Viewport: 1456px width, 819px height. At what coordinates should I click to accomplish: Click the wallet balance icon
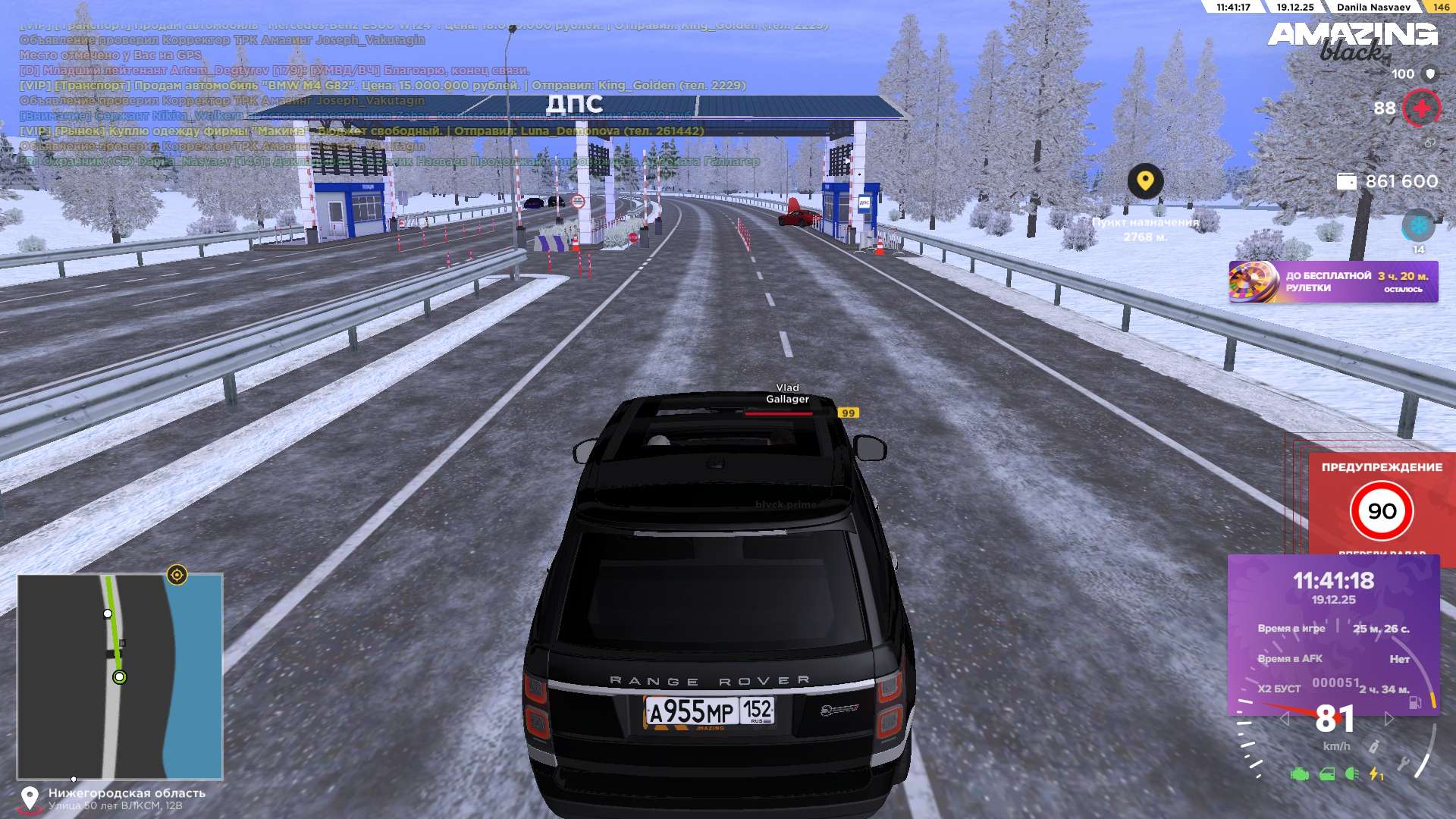pos(1346,182)
